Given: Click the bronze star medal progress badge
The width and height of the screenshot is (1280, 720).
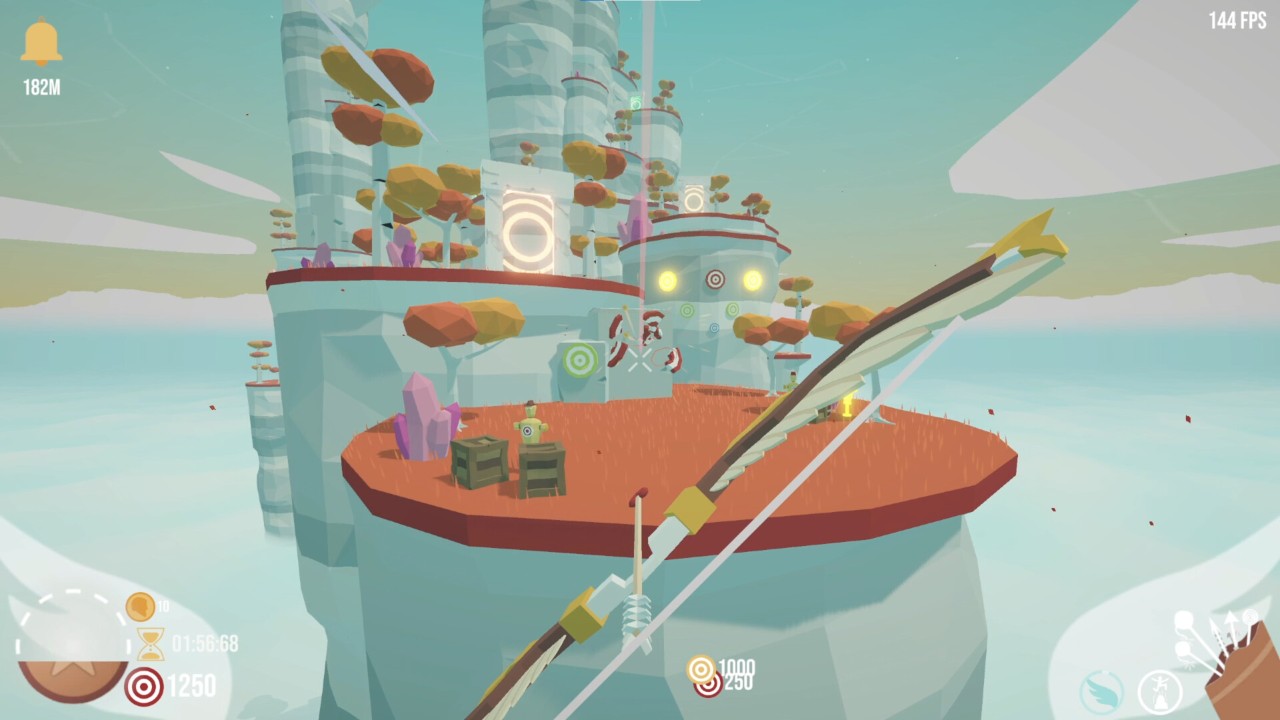Looking at the screenshot, I should (72, 650).
